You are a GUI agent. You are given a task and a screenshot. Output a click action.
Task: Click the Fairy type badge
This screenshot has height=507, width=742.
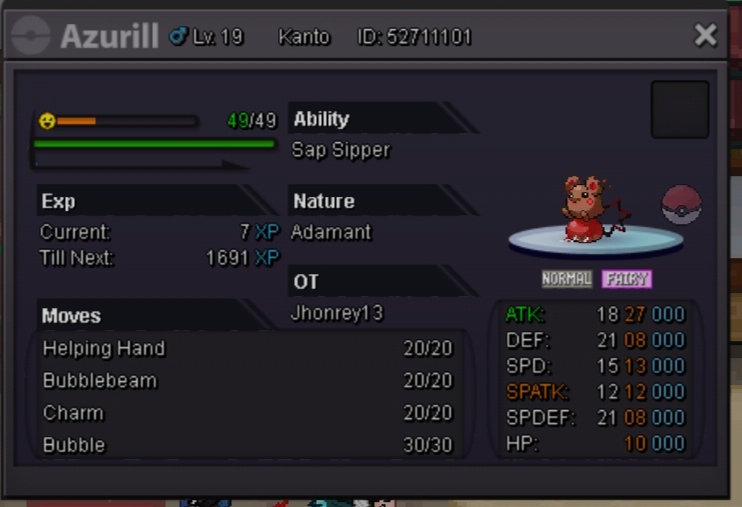point(627,279)
